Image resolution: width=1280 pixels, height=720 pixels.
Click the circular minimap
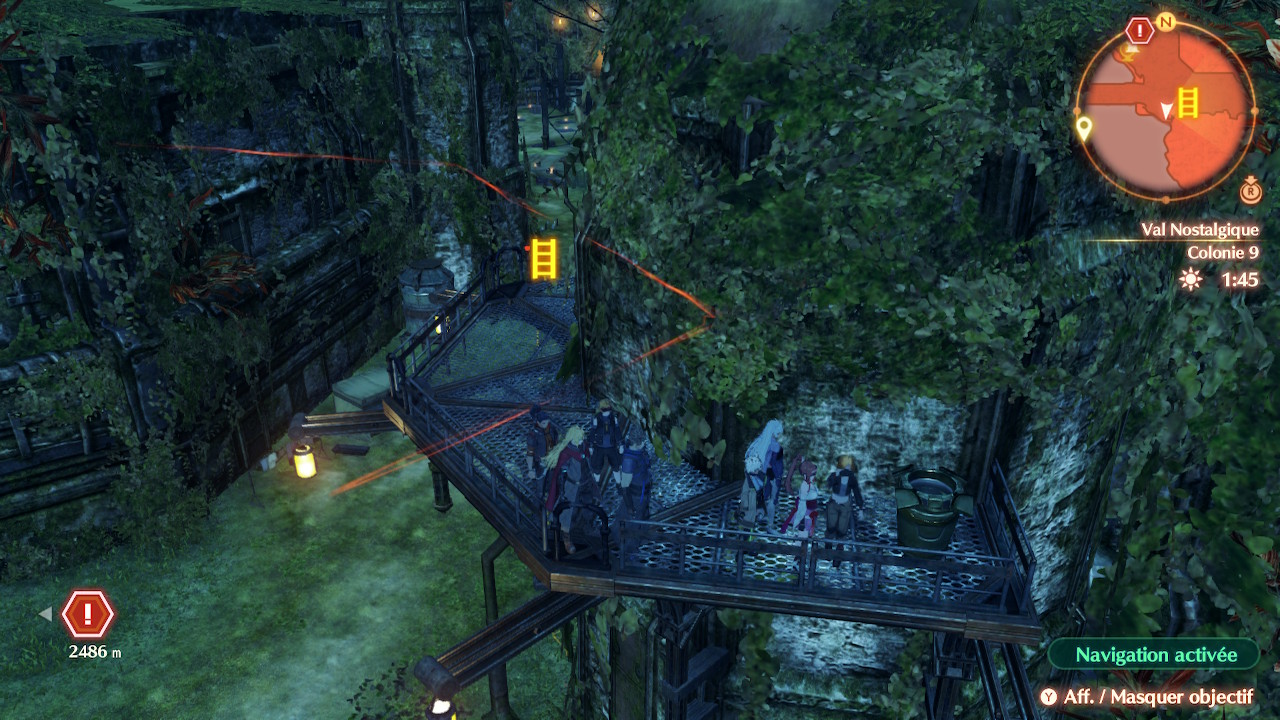(1166, 110)
